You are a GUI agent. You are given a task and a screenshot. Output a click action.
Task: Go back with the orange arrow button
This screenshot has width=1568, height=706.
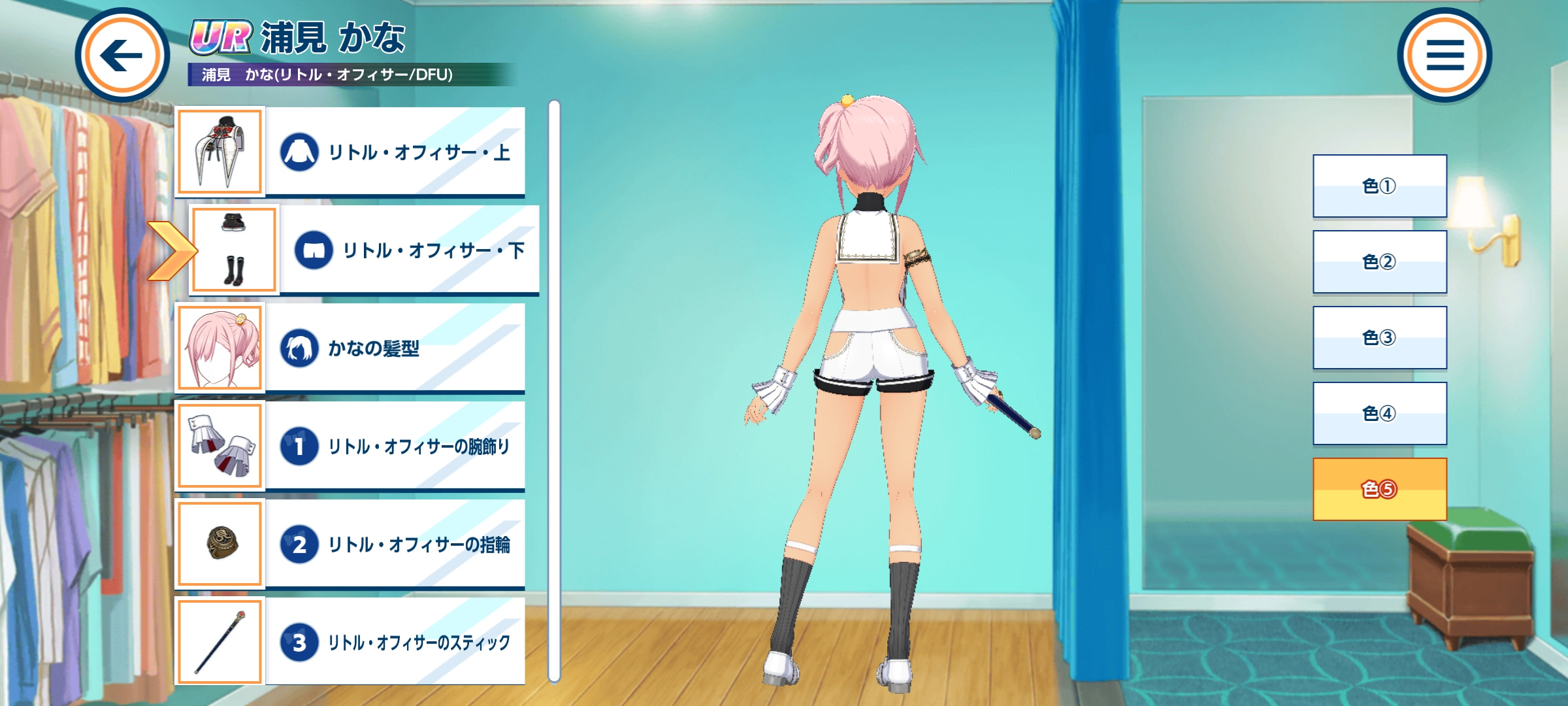coord(122,55)
